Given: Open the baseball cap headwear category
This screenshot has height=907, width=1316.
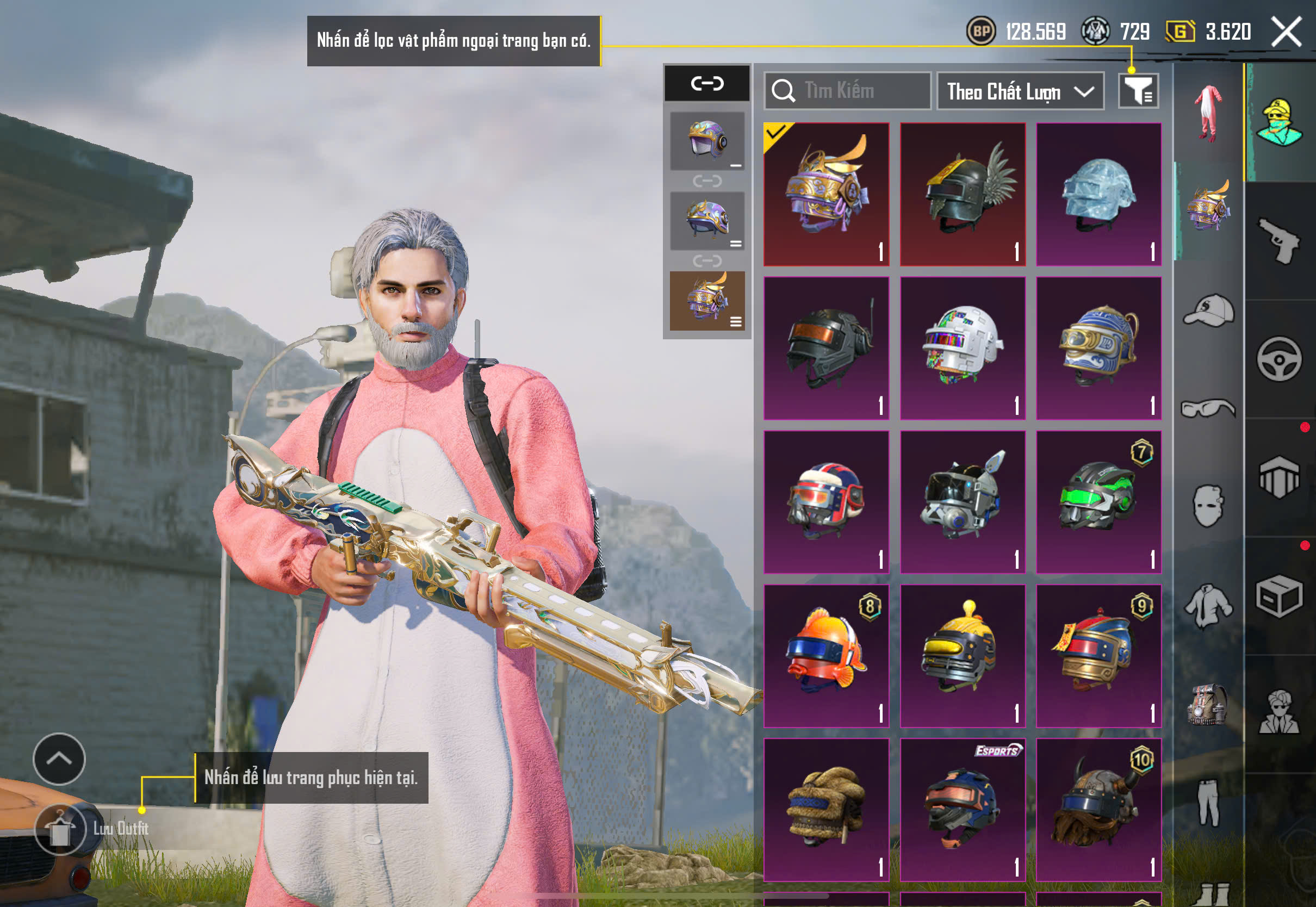Looking at the screenshot, I should pos(1209,311).
